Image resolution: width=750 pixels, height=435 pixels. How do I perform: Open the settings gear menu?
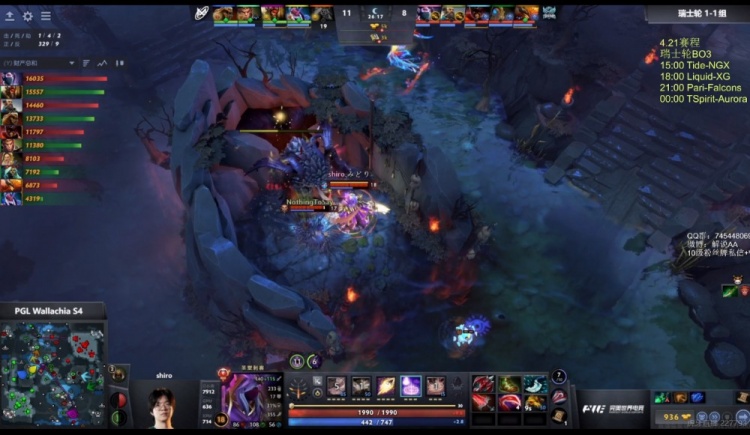pyautogui.click(x=28, y=16)
